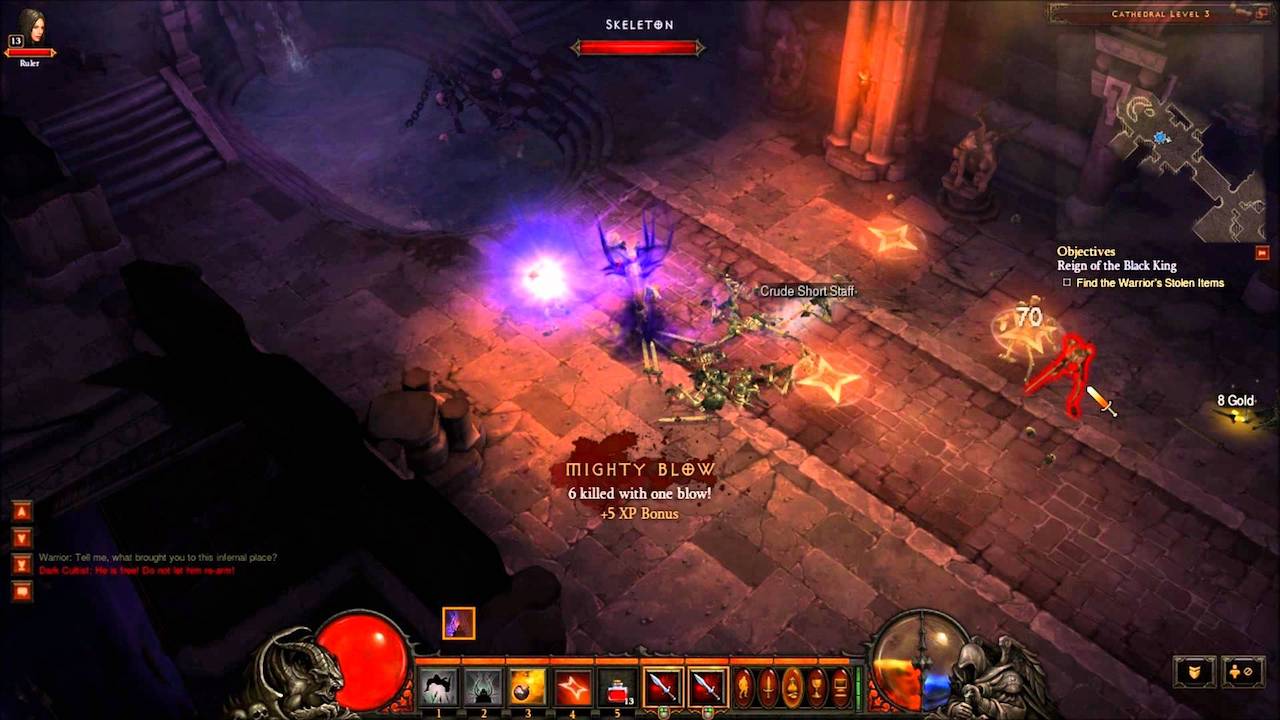The image size is (1280, 720).
Task: Open the chalice achievements menu button
Action: (817, 687)
